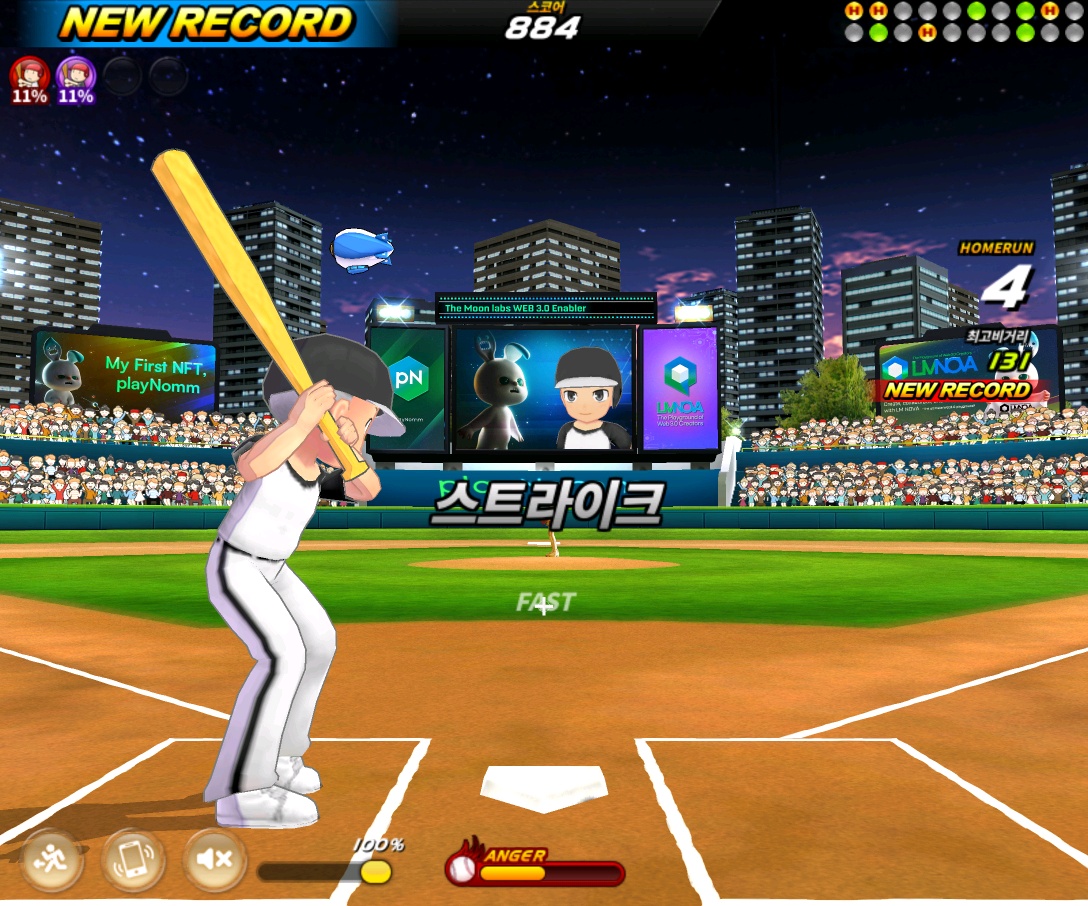The height and width of the screenshot is (906, 1088).
Task: Click the running-man exit button
Action: [51, 860]
